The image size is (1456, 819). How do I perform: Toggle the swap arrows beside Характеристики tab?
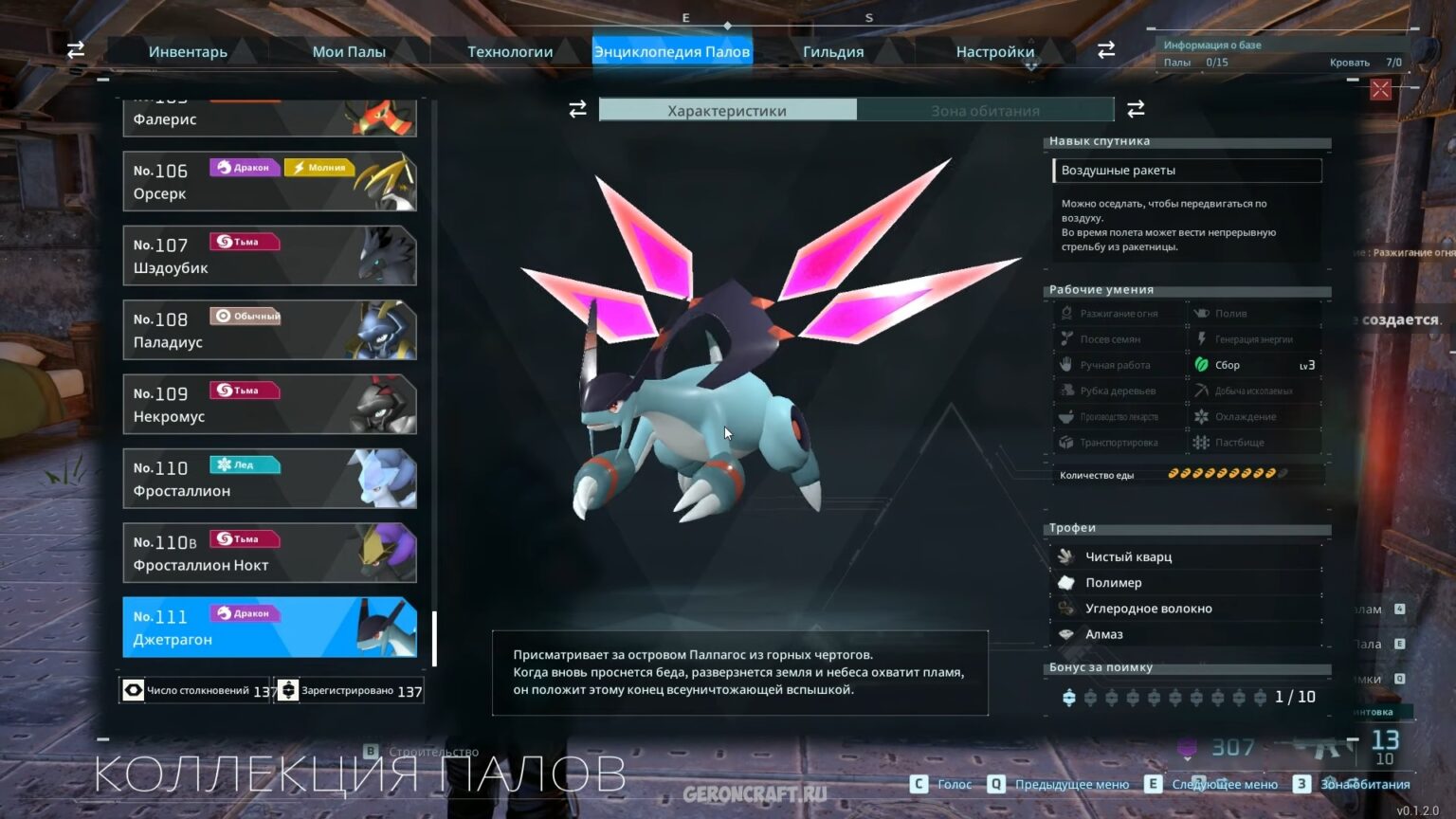tap(578, 109)
